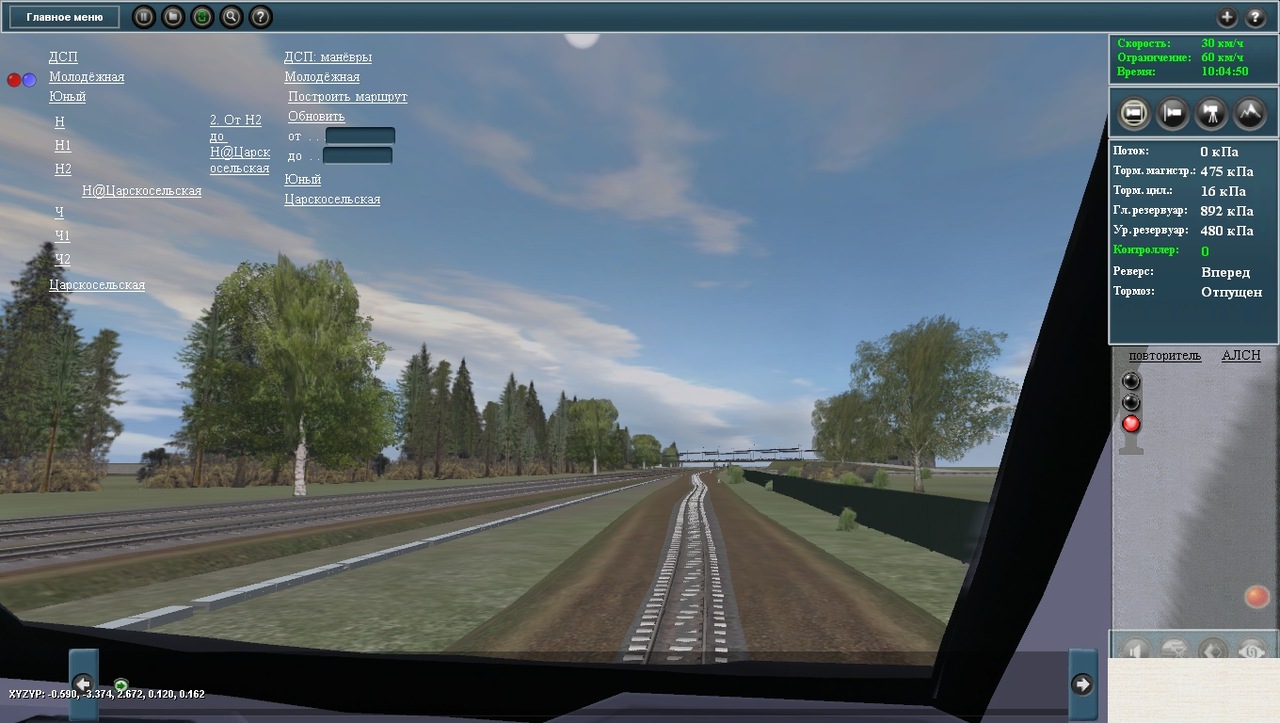Focus the "до" input field
The image size is (1280, 723).
point(357,156)
